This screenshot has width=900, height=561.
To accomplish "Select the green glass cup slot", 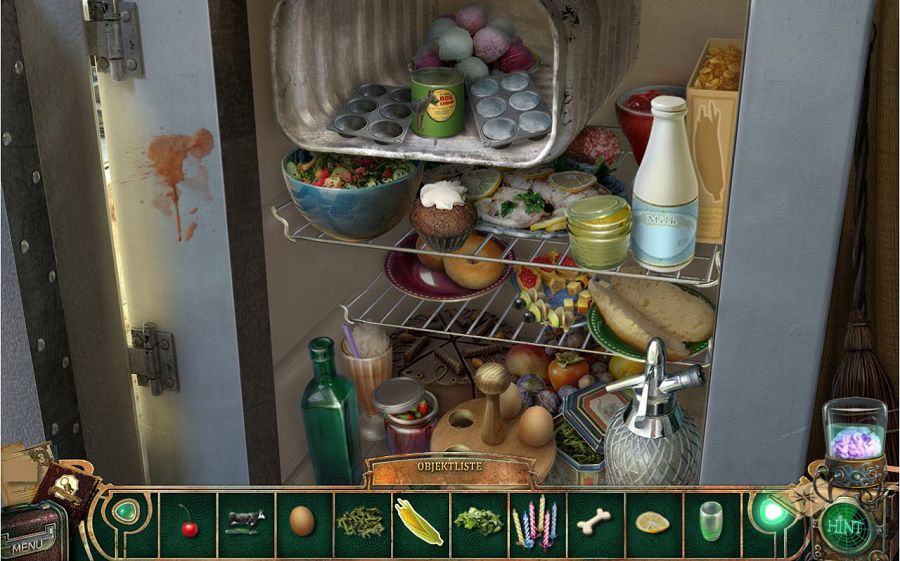I will point(711,522).
